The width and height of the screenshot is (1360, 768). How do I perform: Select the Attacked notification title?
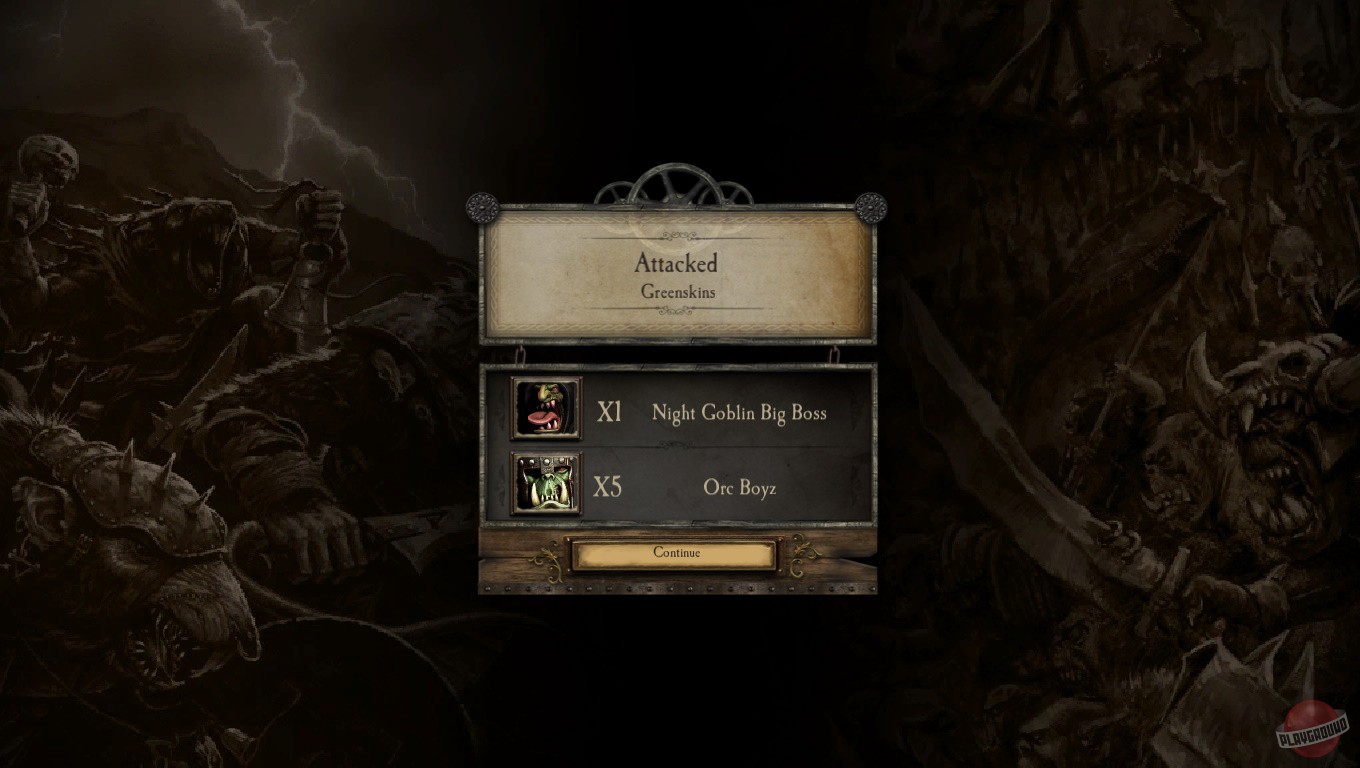click(x=676, y=263)
